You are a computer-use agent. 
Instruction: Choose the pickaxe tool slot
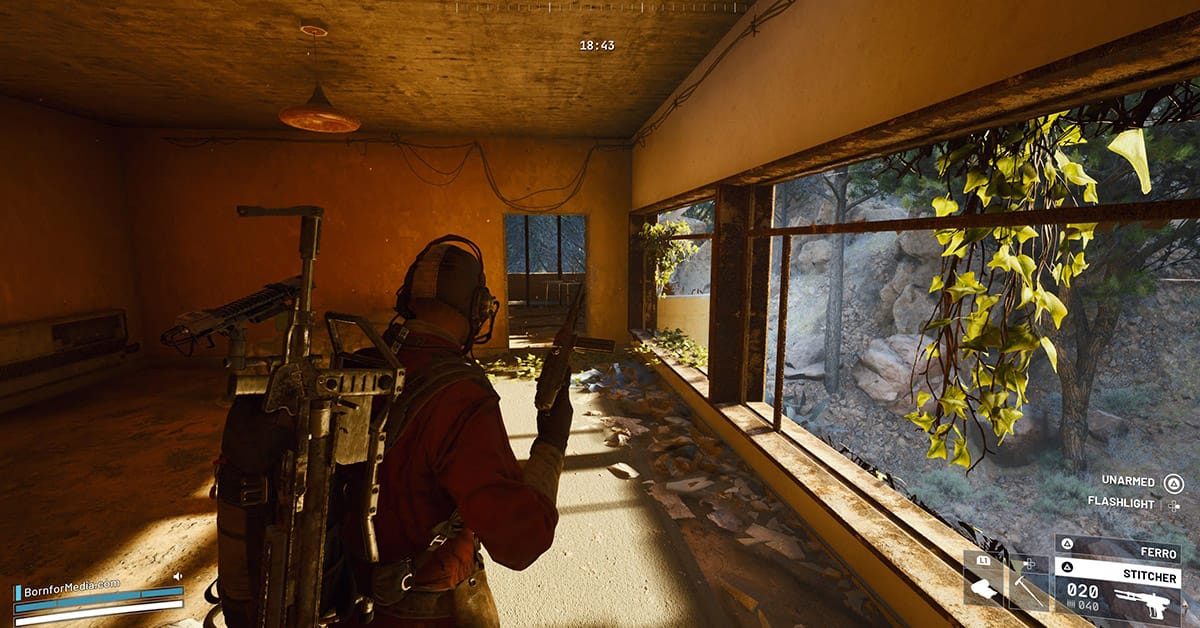(1028, 580)
